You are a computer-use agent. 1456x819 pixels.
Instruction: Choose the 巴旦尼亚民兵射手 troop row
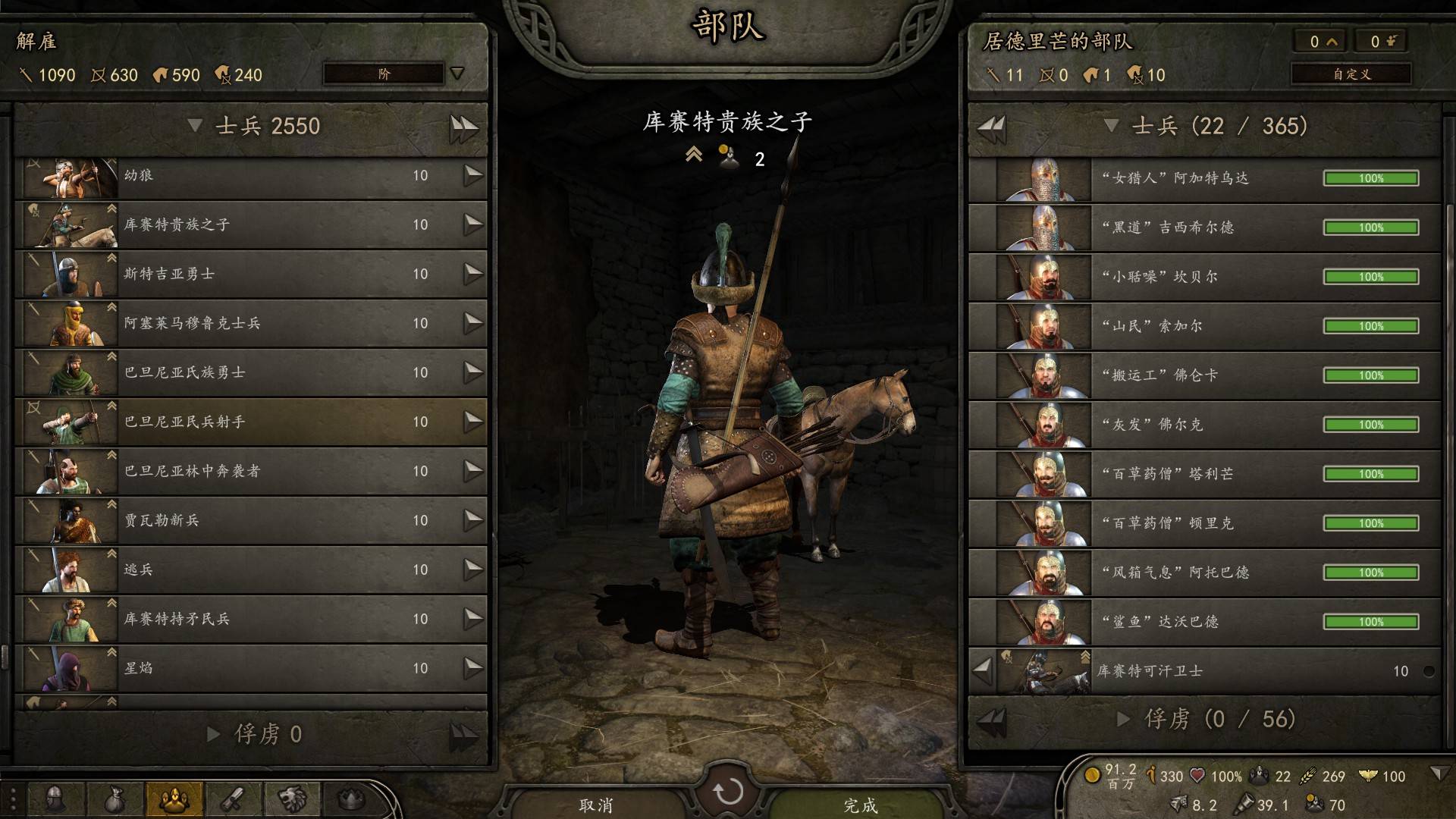point(250,422)
